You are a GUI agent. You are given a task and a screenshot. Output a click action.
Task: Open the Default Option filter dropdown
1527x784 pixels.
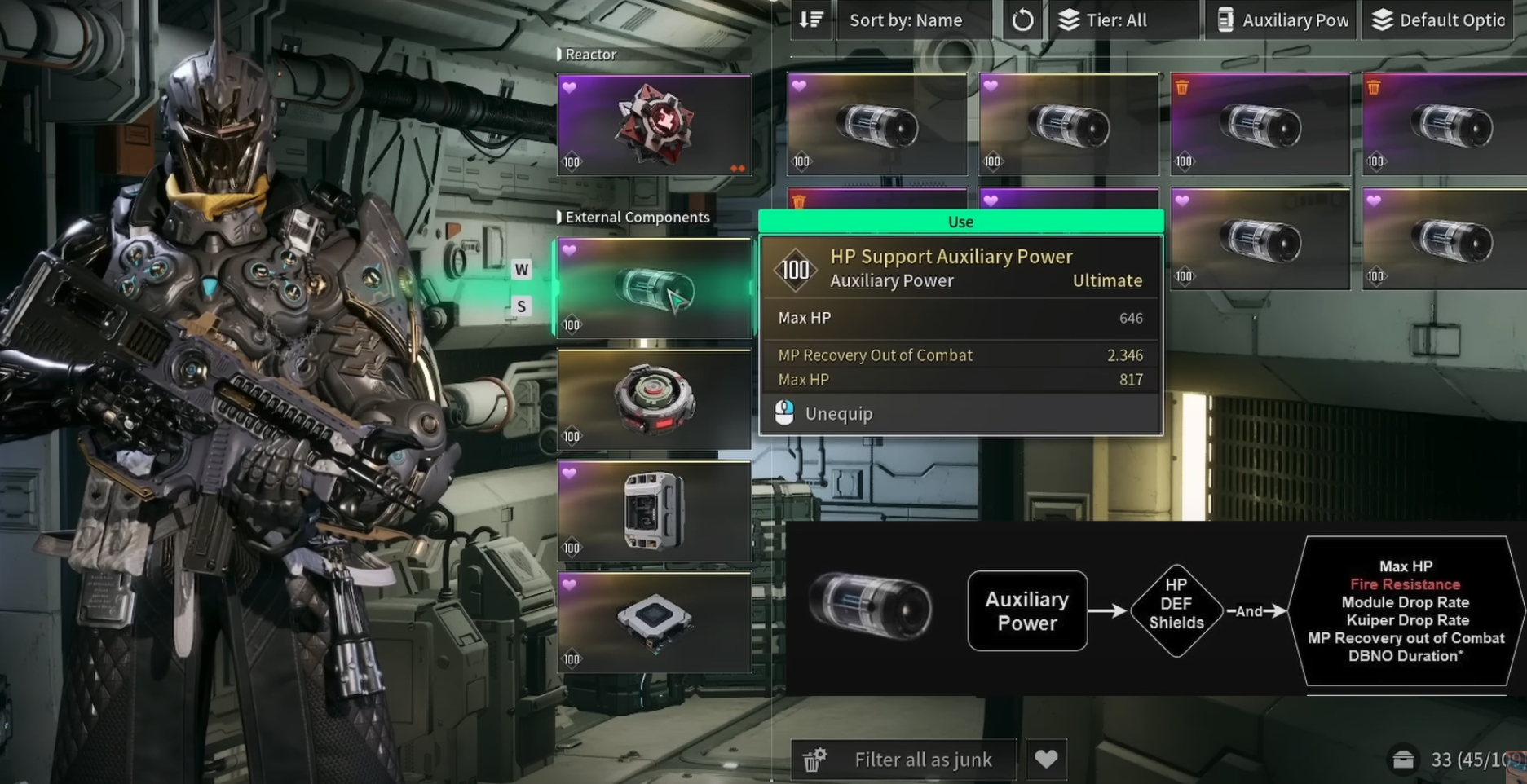(x=1439, y=20)
